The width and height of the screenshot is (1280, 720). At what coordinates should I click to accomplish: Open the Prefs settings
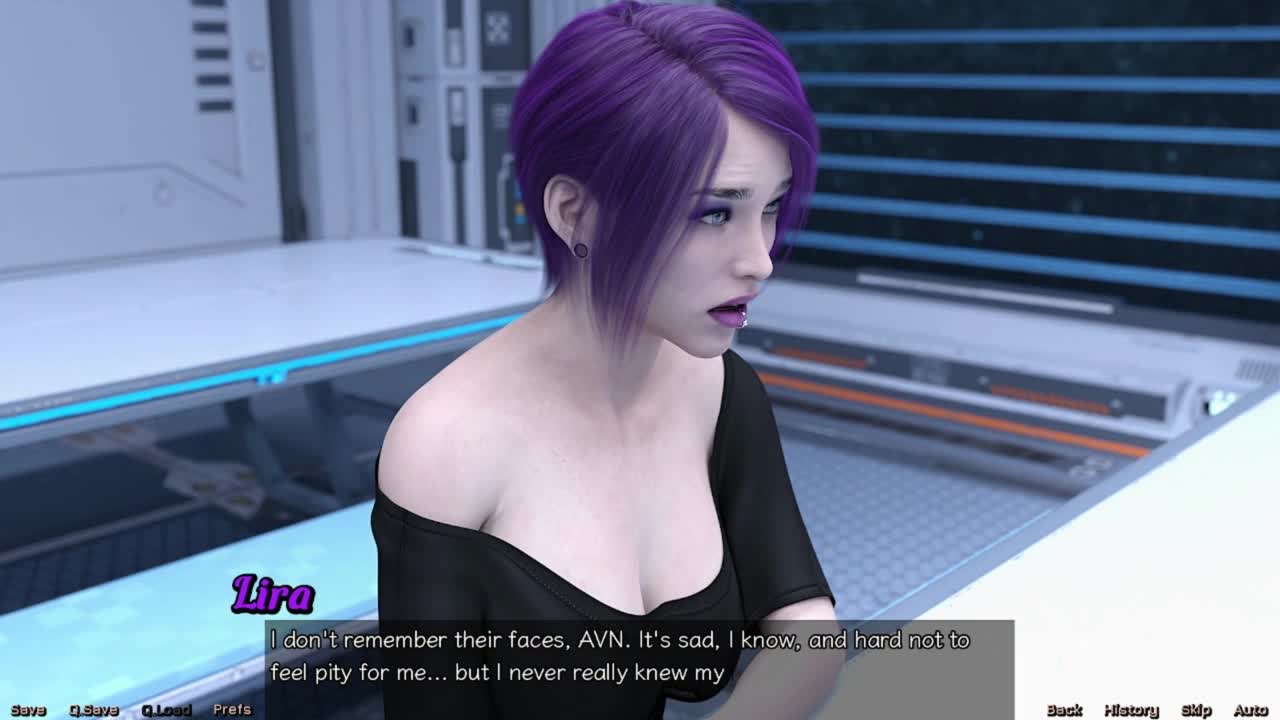pyautogui.click(x=232, y=710)
